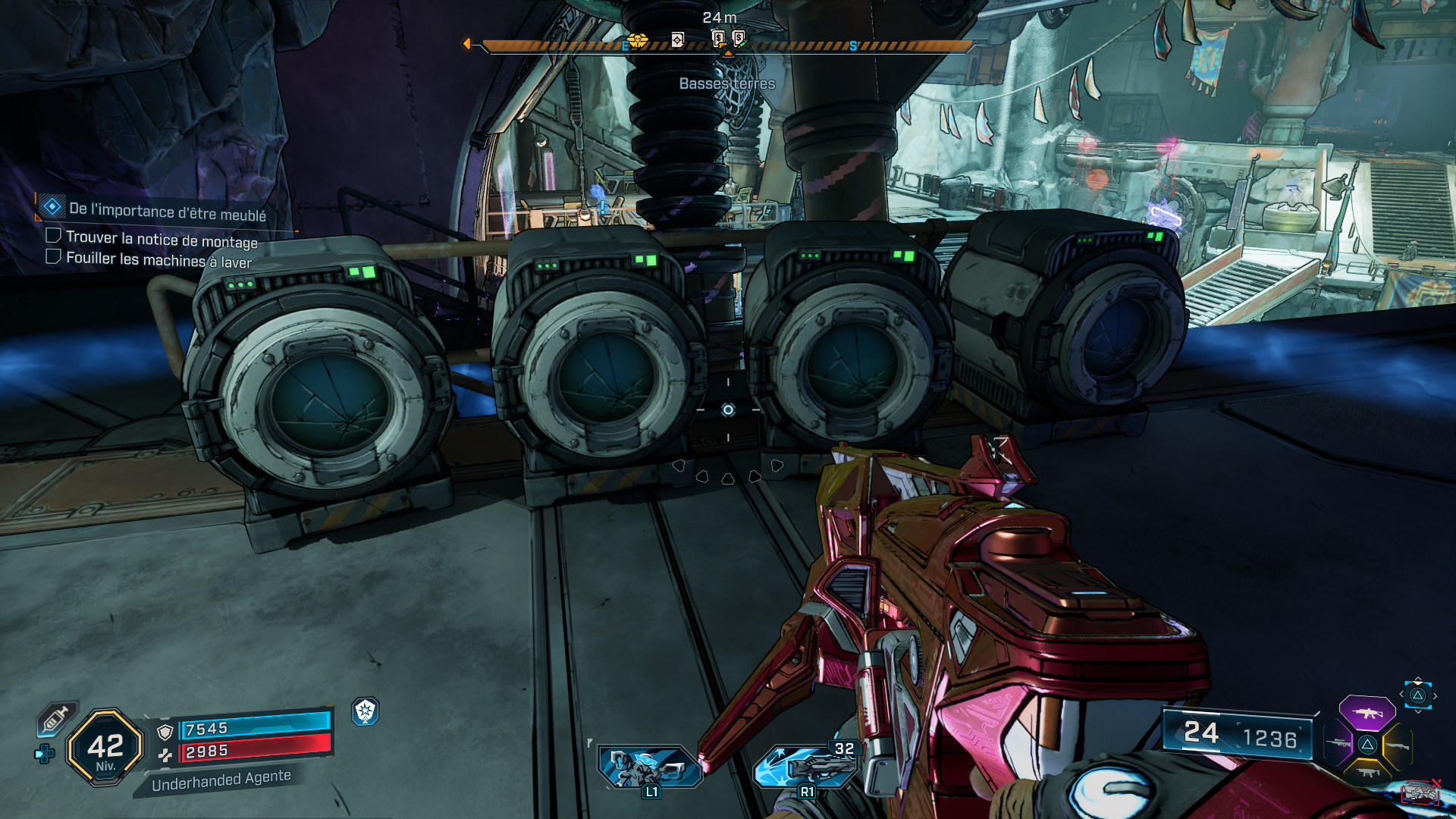Image resolution: width=1456 pixels, height=819 pixels.
Task: Select the gun vending machine marker on compass
Action: pyautogui.click(x=718, y=38)
